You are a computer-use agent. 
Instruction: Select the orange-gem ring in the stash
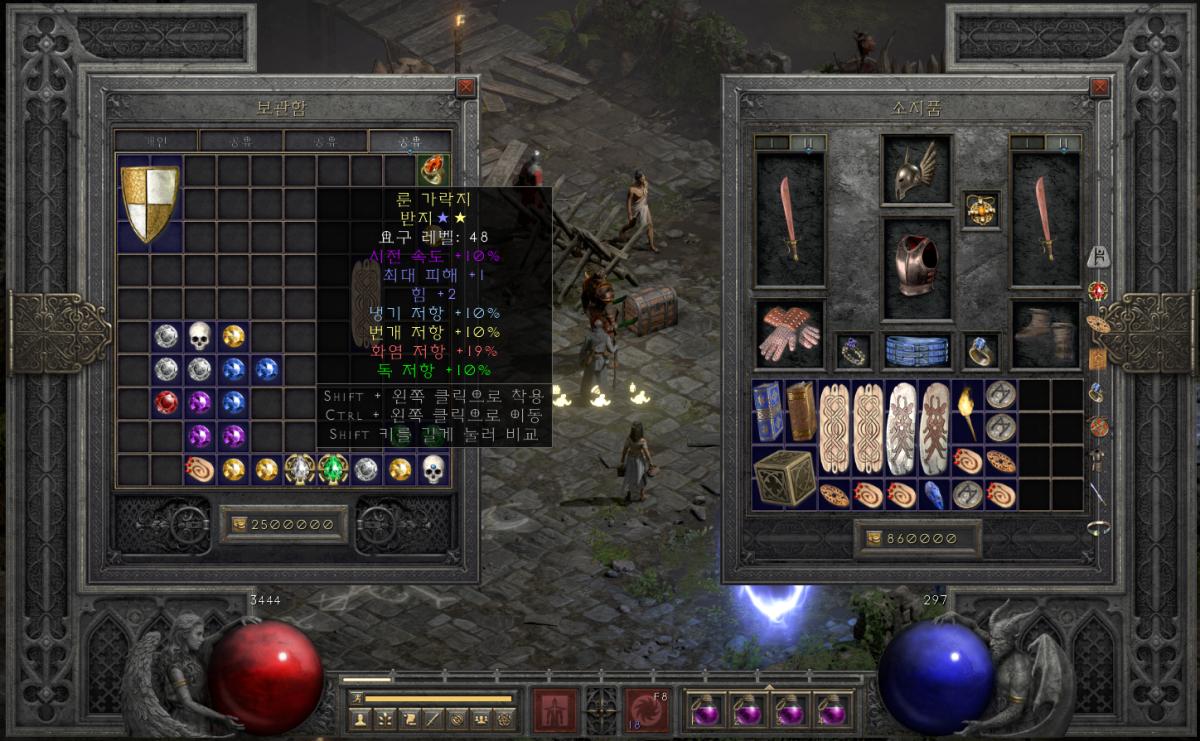pyautogui.click(x=433, y=170)
